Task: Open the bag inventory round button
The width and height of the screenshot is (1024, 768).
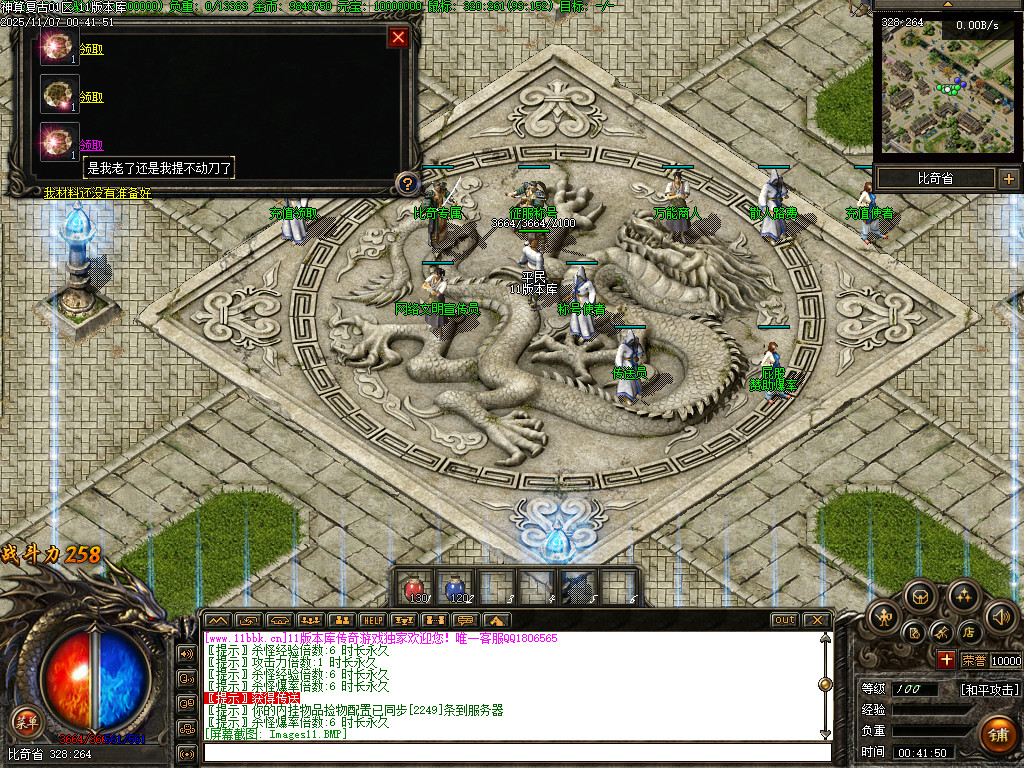Action: (921, 598)
